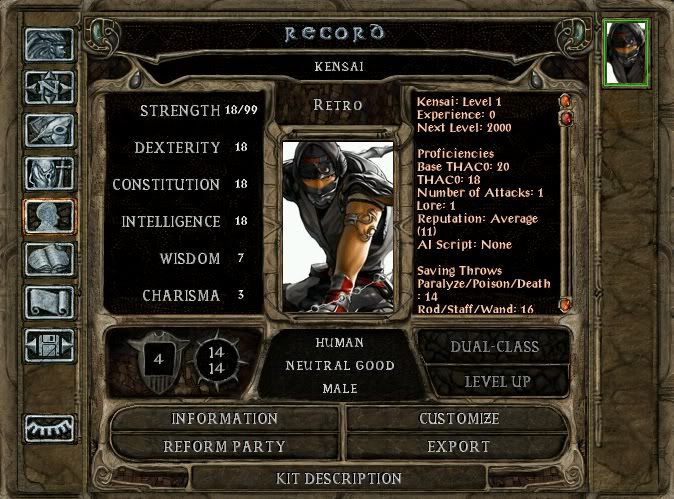
Task: Return to the game via the dragon icon
Action: coord(49,47)
